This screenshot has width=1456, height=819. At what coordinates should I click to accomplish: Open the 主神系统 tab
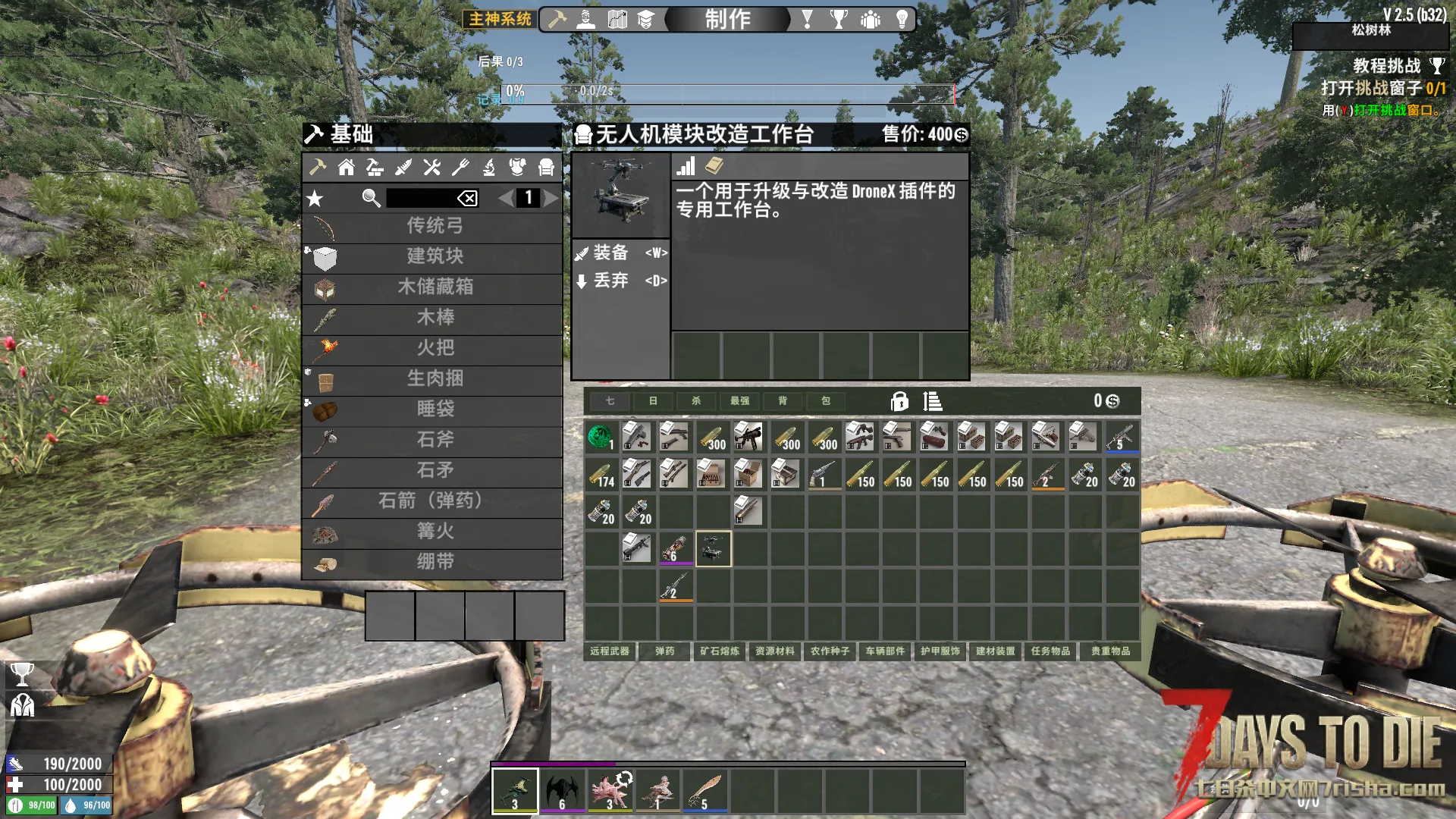pos(500,19)
